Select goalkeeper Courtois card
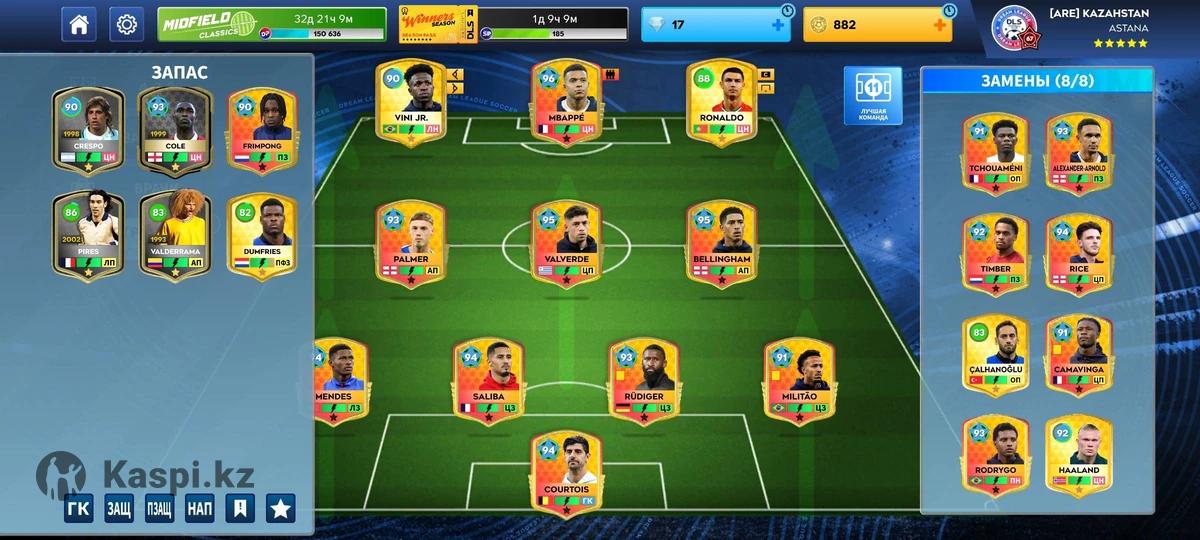The width and height of the screenshot is (1200, 540). tap(565, 474)
